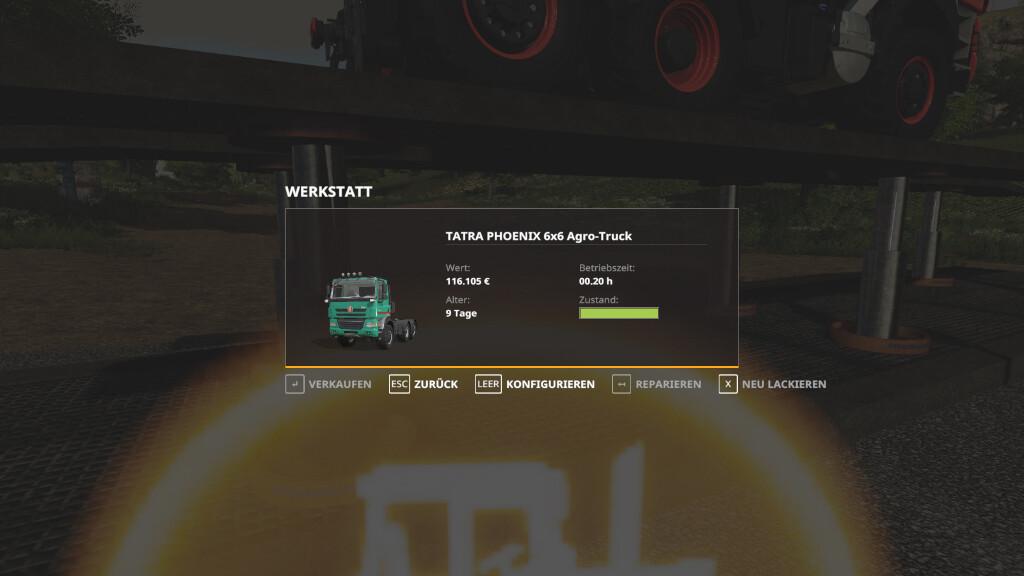Choose Reparieren to repair the vehicle
The image size is (1024, 576).
click(x=656, y=384)
